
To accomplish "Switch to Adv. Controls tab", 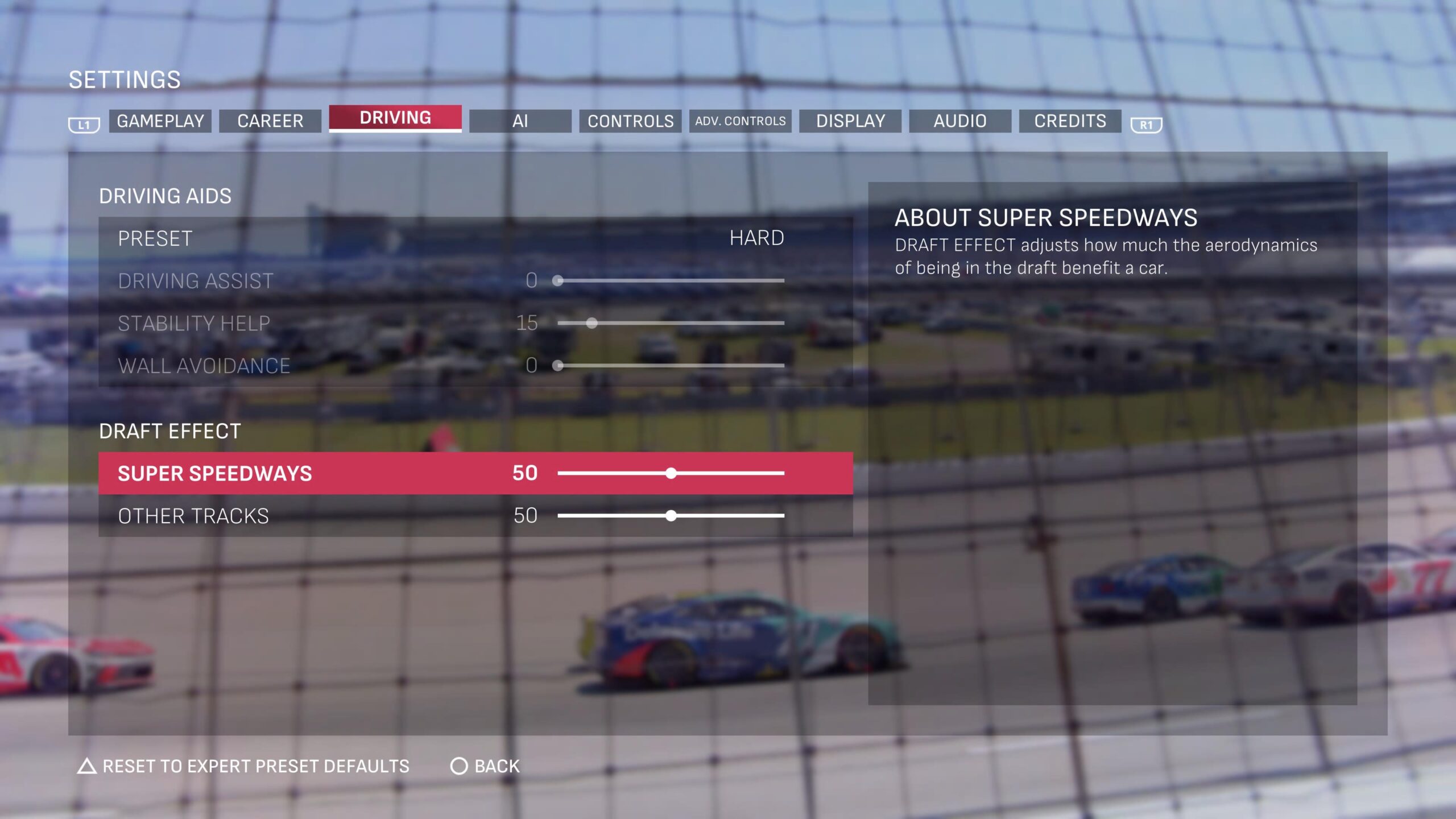I will coord(740,121).
